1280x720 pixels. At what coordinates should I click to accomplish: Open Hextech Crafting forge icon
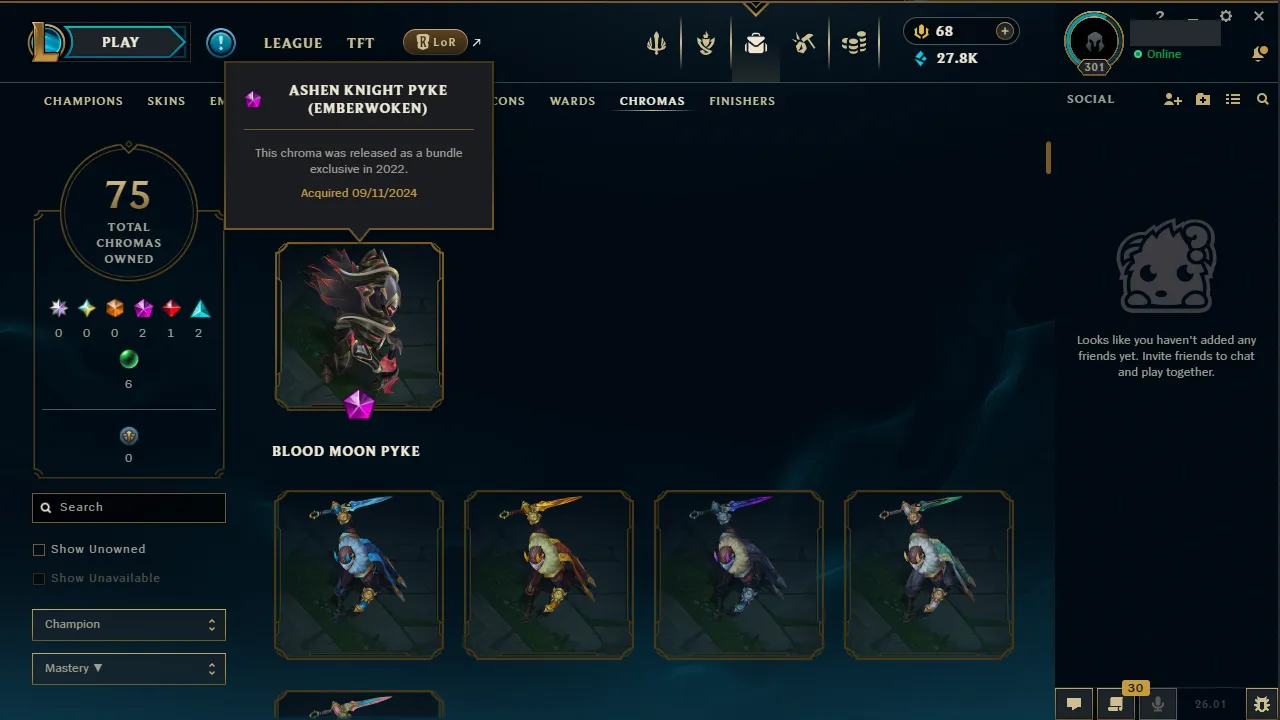click(x=804, y=43)
